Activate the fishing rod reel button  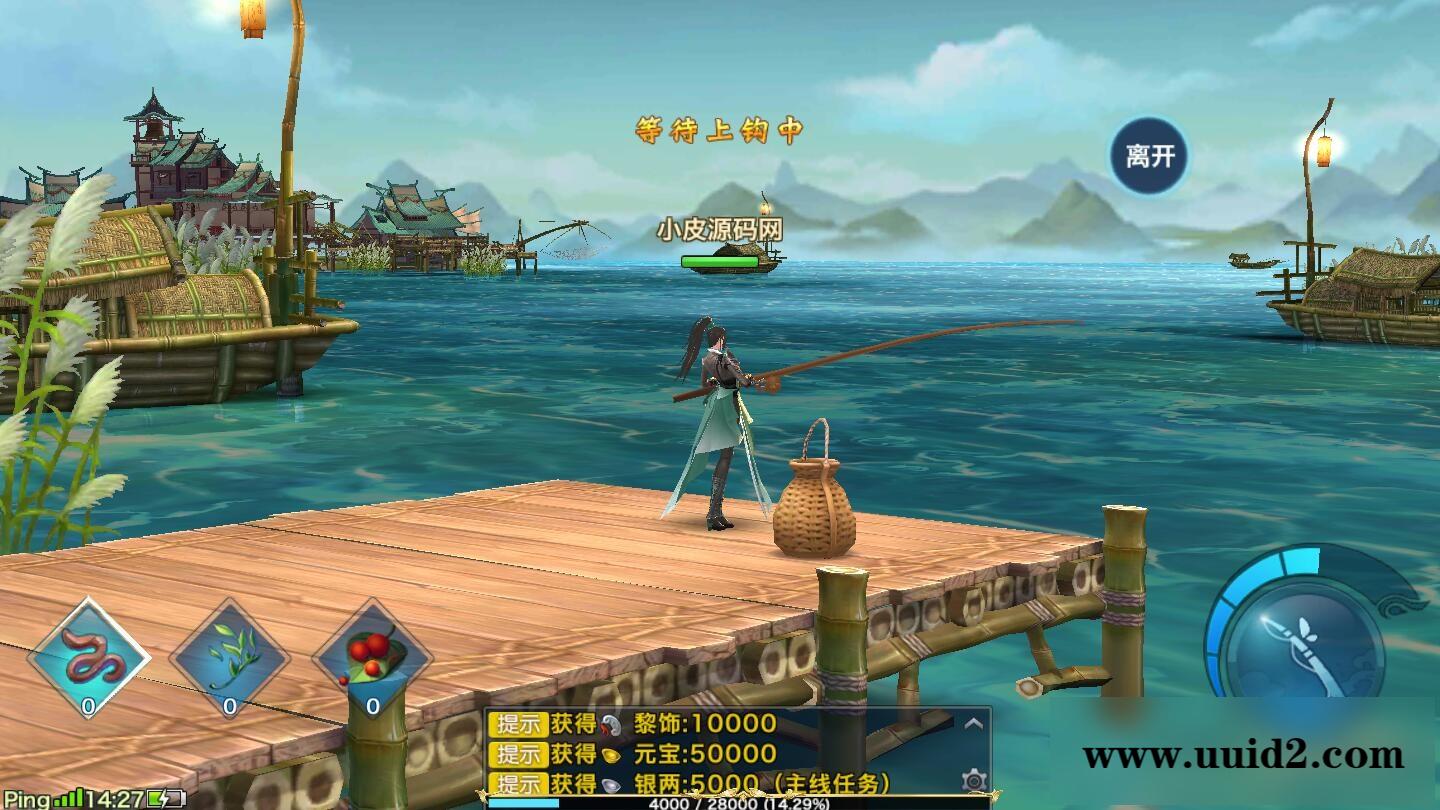click(x=1304, y=638)
